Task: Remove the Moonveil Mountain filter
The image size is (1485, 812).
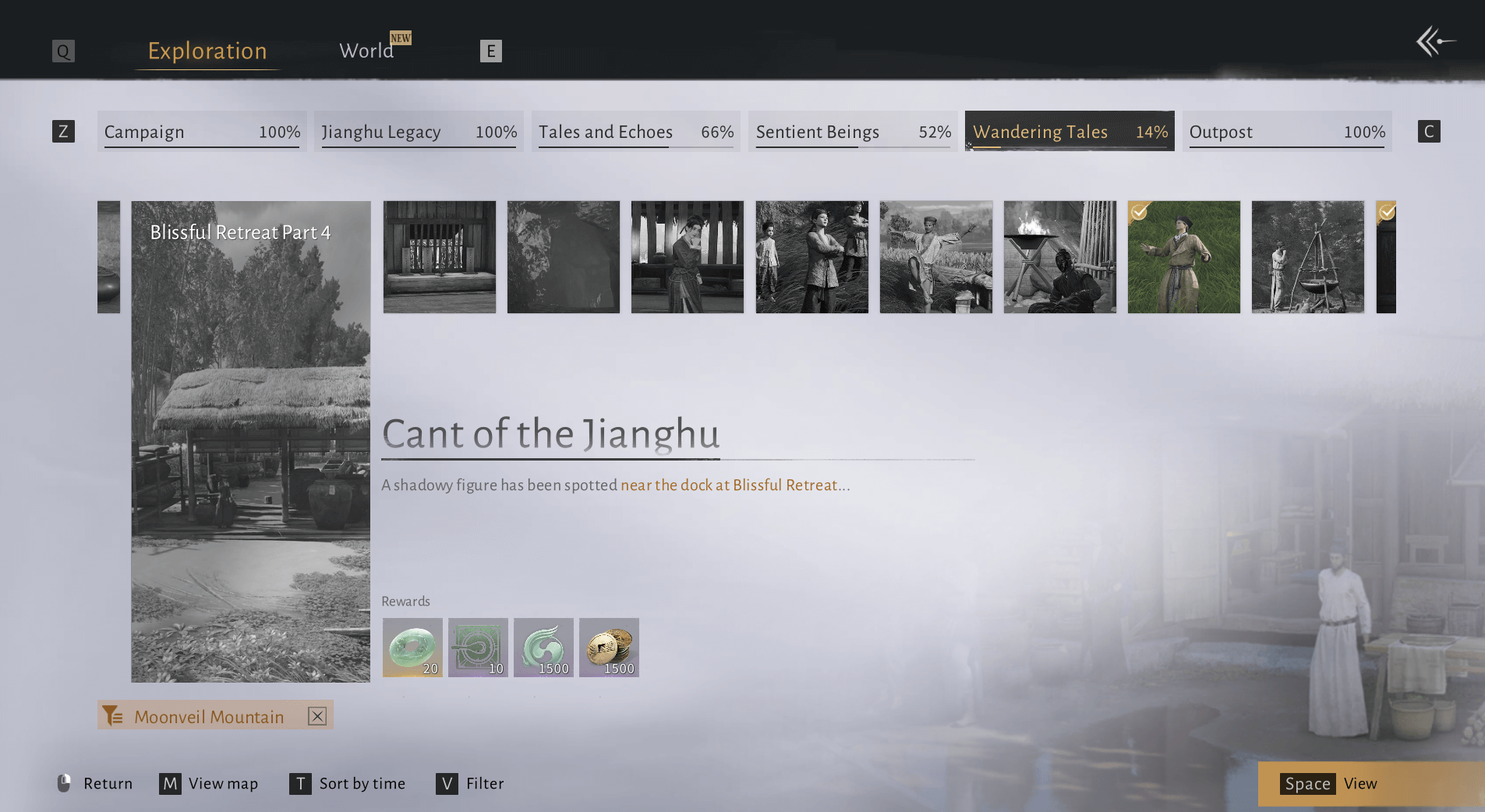Action: click(x=316, y=716)
